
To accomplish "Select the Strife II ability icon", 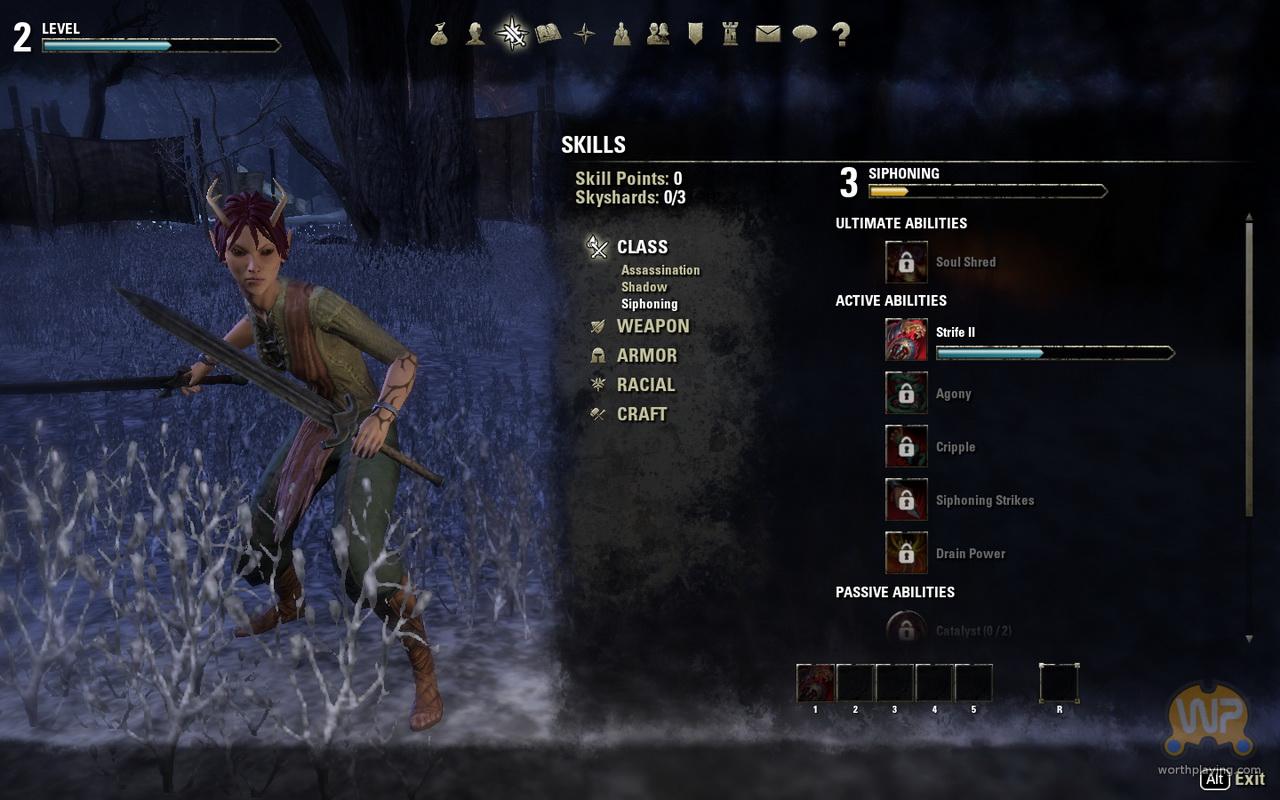I will point(906,340).
